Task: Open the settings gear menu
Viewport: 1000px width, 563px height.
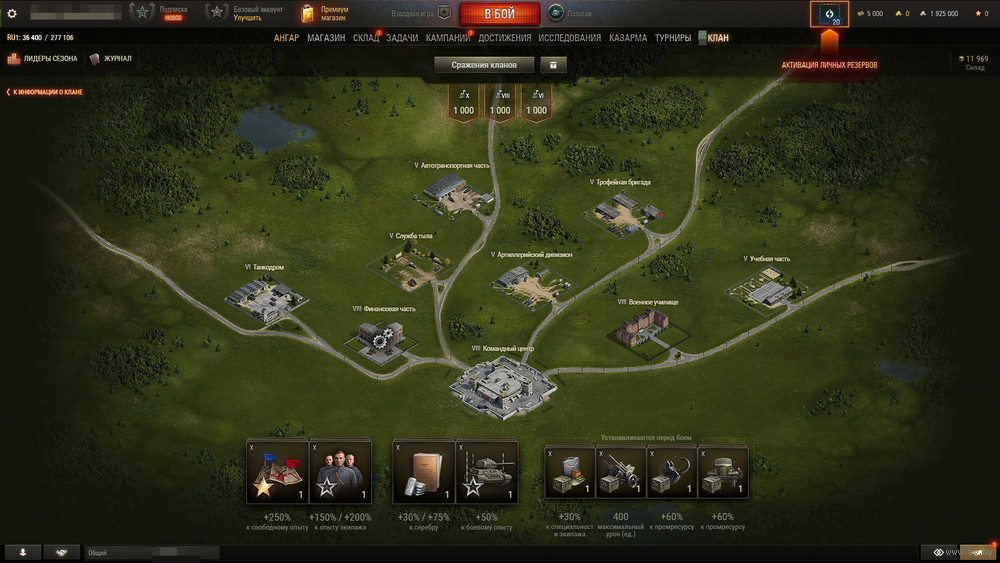Action: pyautogui.click(x=12, y=14)
